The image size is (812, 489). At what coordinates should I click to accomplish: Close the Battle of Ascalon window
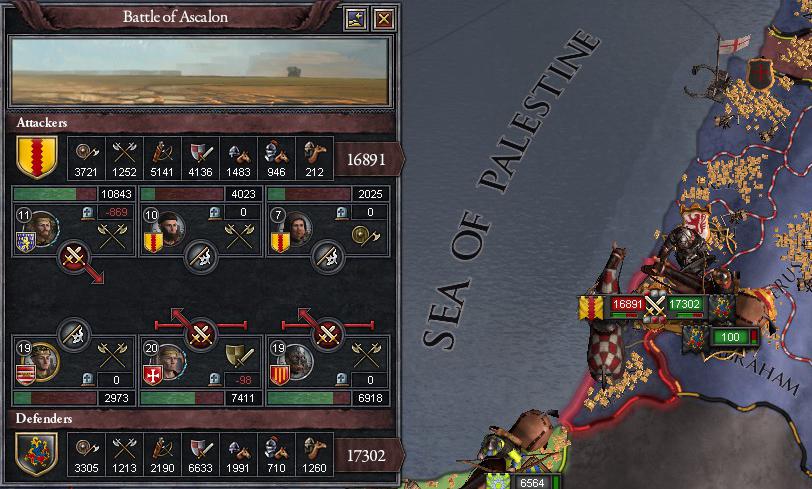[384, 18]
